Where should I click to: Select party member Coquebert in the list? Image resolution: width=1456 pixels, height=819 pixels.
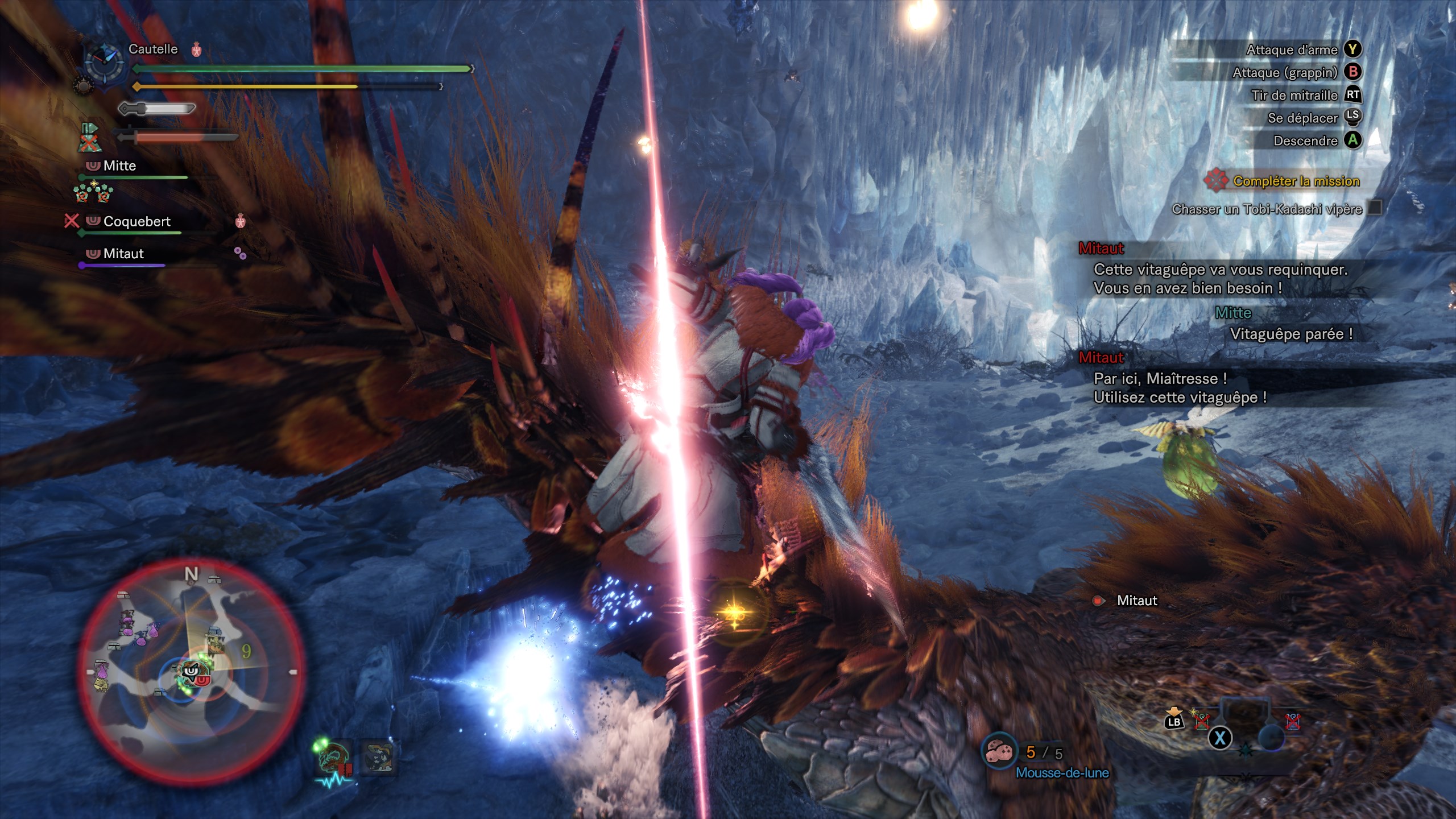(136, 221)
